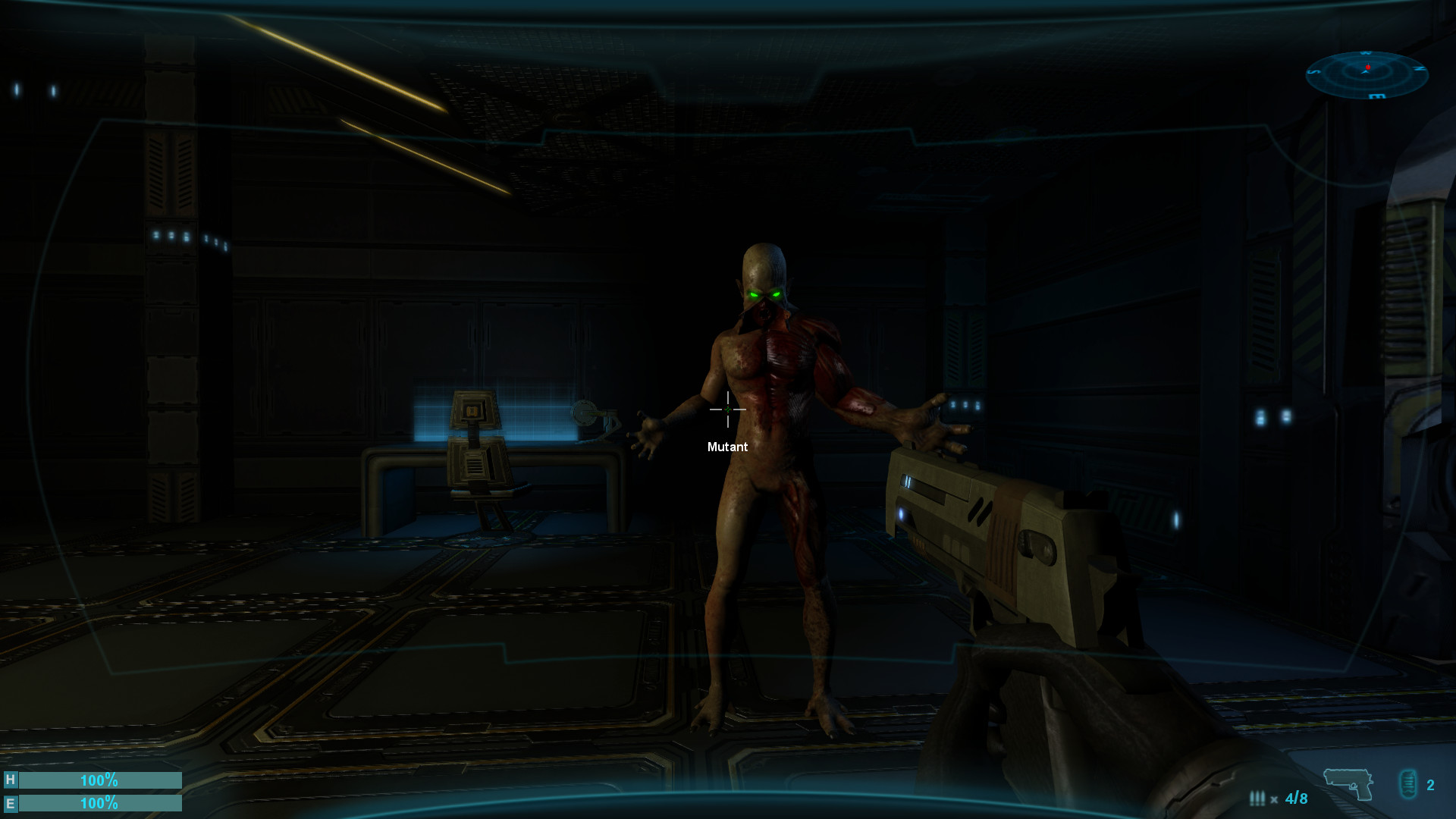
Task: Click the Mutant name label
Action: coord(726,447)
